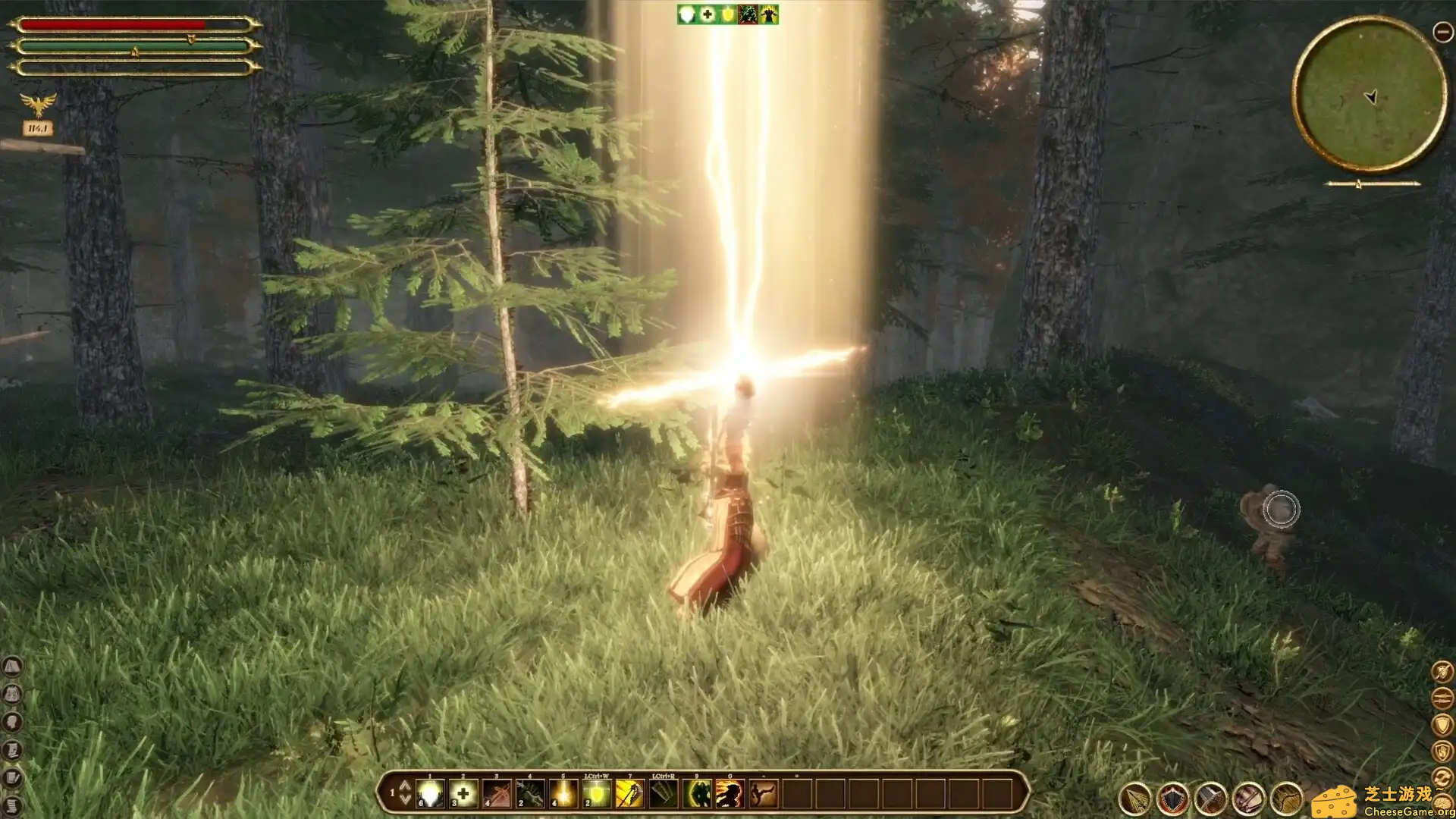
Task: Collapse the minimap with the minus button
Action: click(x=1442, y=32)
